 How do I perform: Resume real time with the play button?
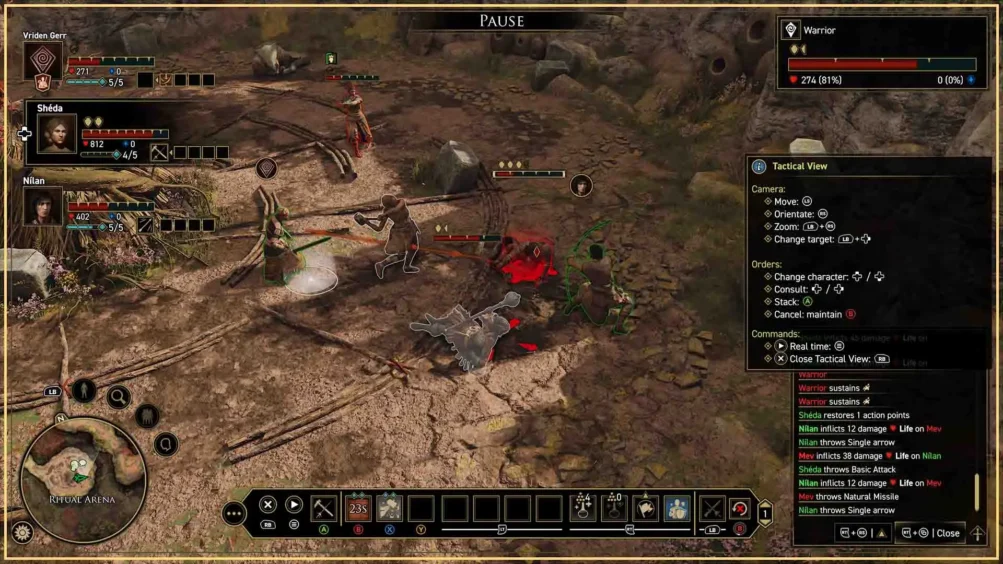click(x=294, y=505)
